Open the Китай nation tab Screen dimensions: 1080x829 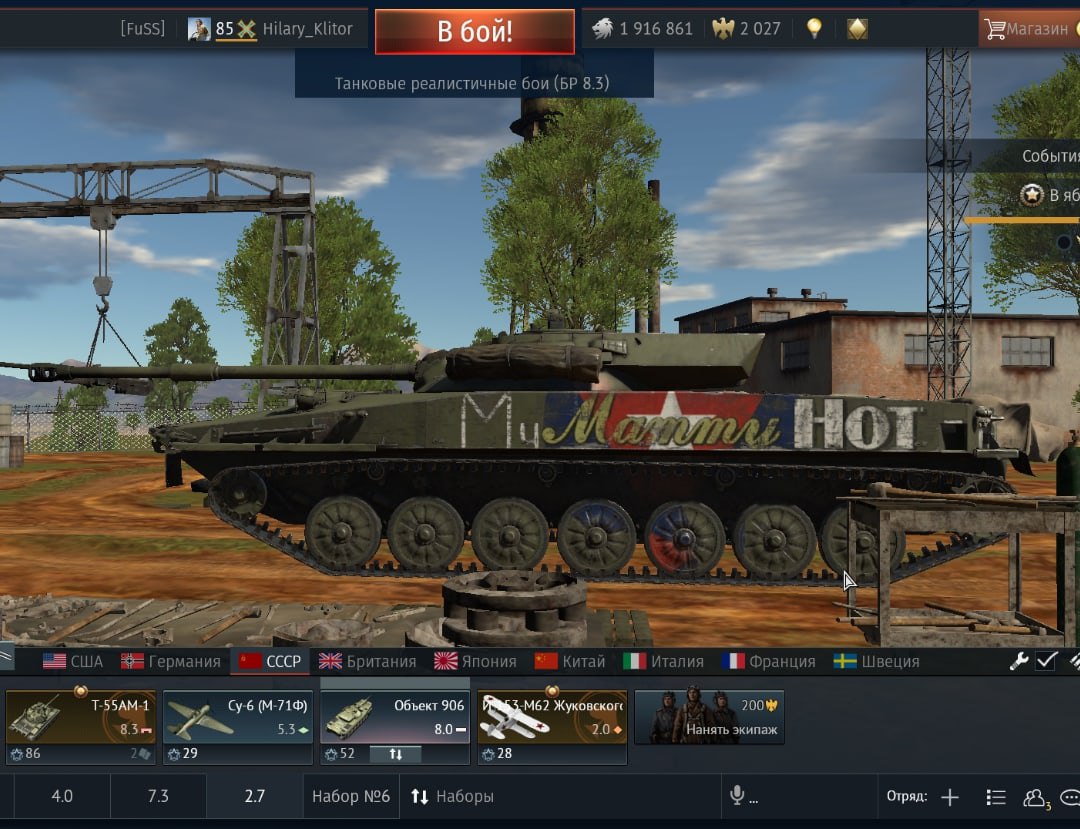(x=570, y=661)
